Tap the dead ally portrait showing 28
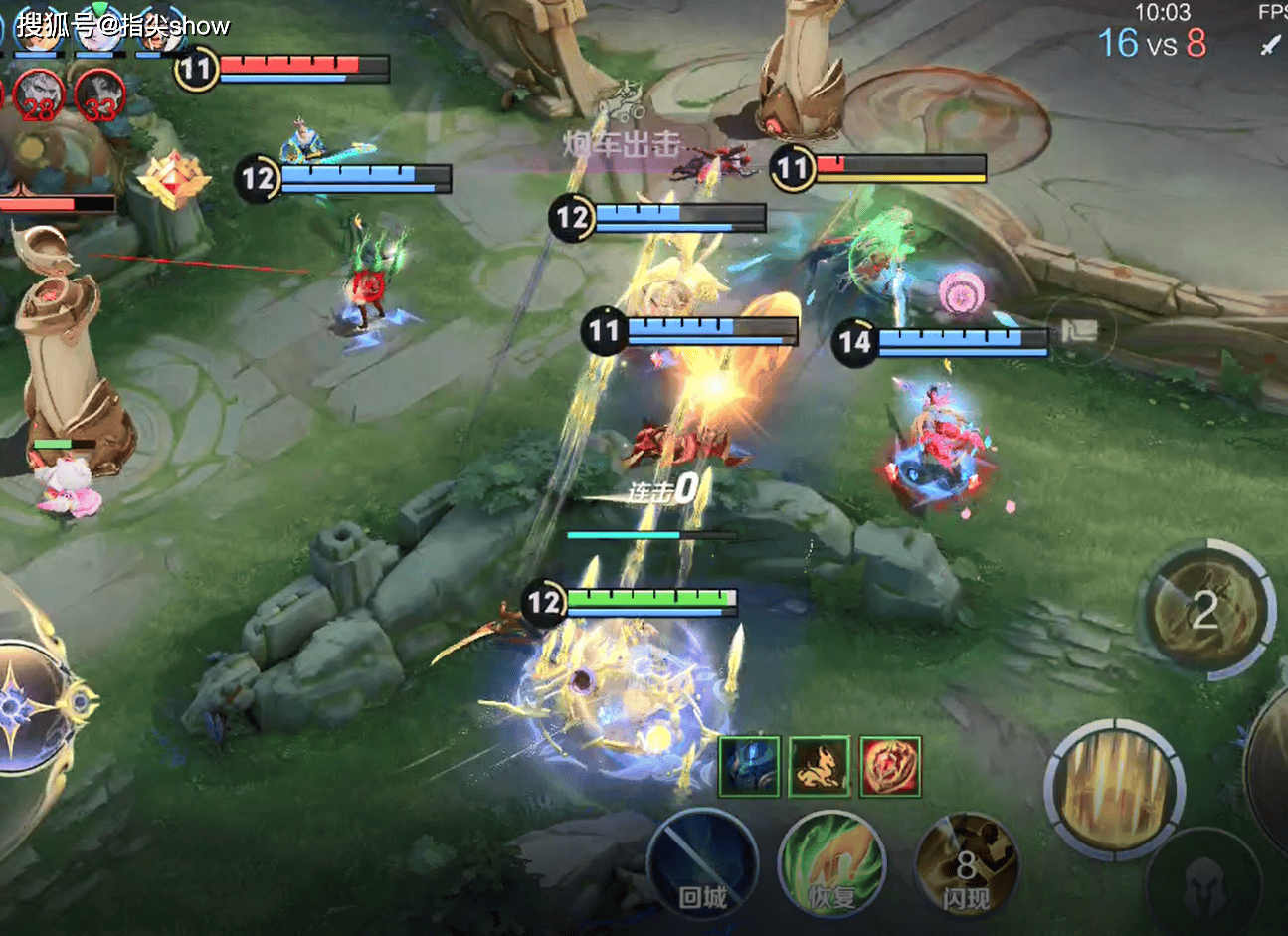The image size is (1288, 936). point(39,96)
